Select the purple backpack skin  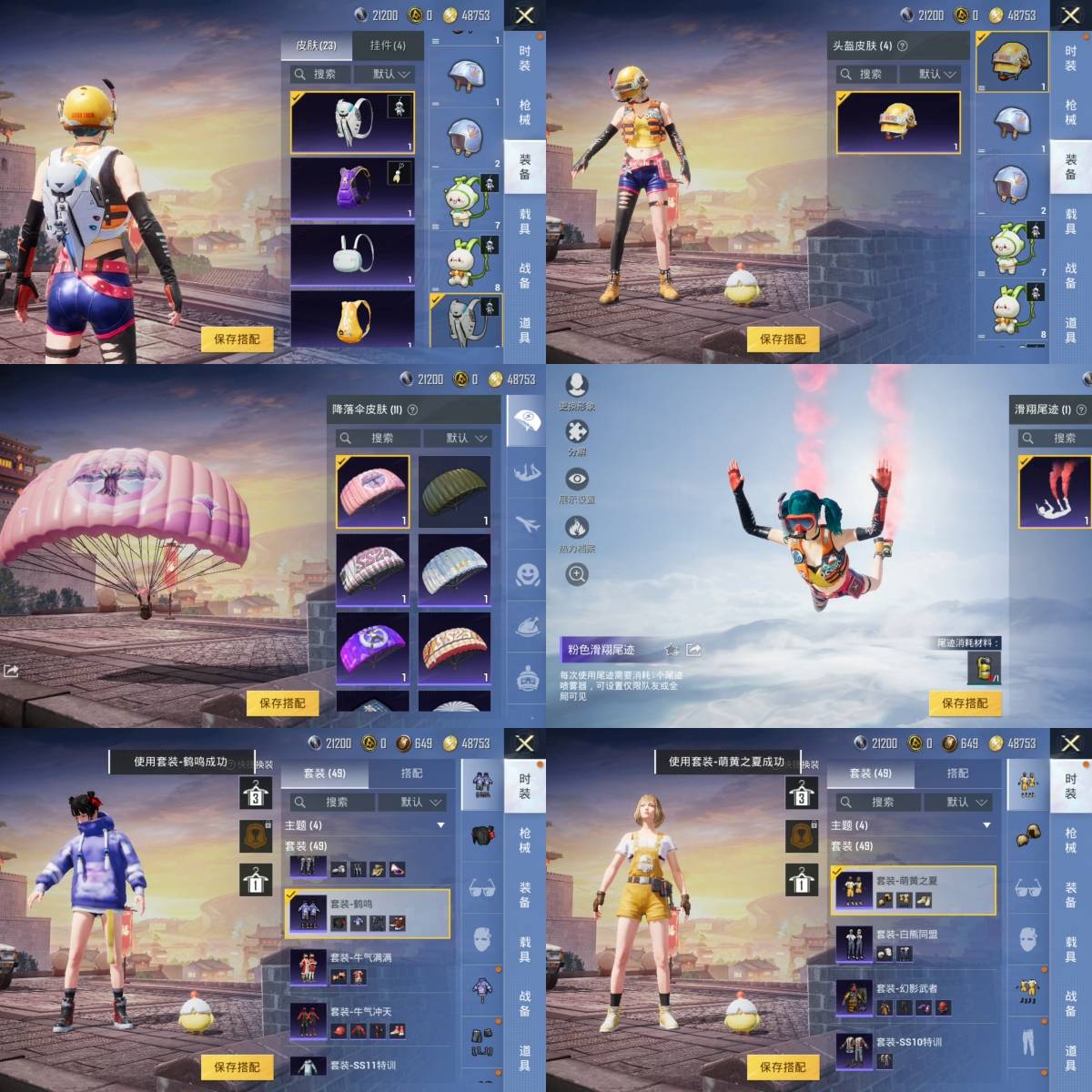point(352,189)
